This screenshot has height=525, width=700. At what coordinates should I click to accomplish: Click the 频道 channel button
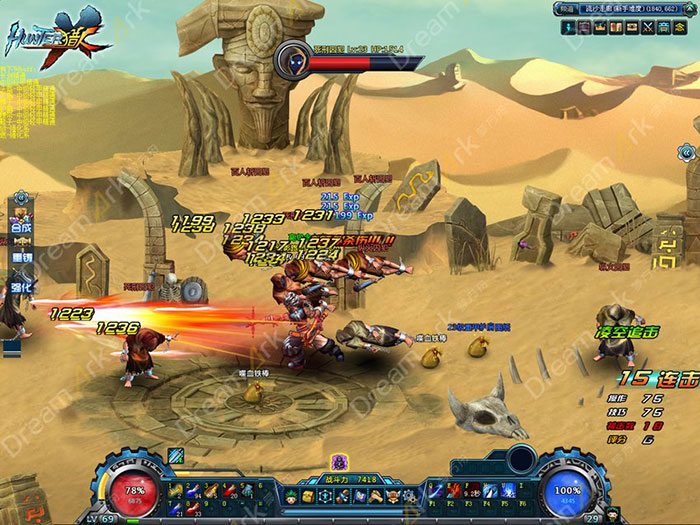(564, 10)
